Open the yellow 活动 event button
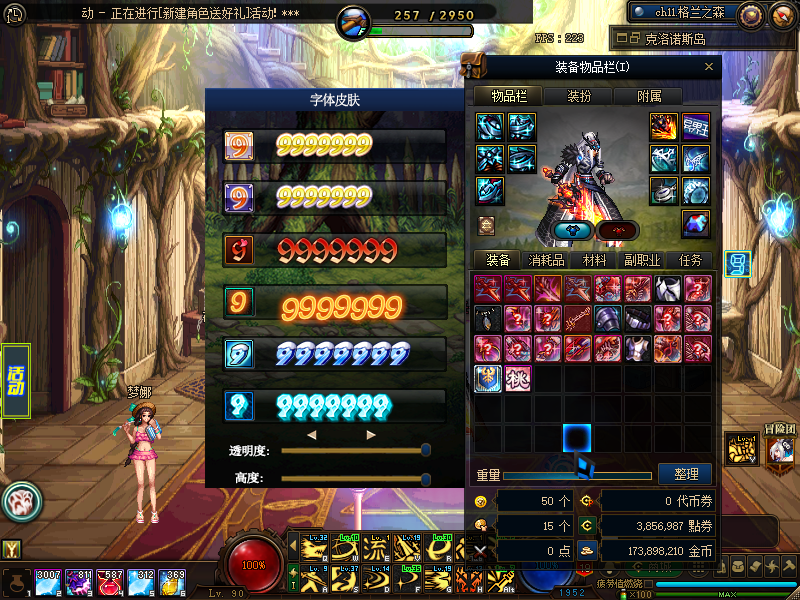This screenshot has width=800, height=600. click(16, 380)
